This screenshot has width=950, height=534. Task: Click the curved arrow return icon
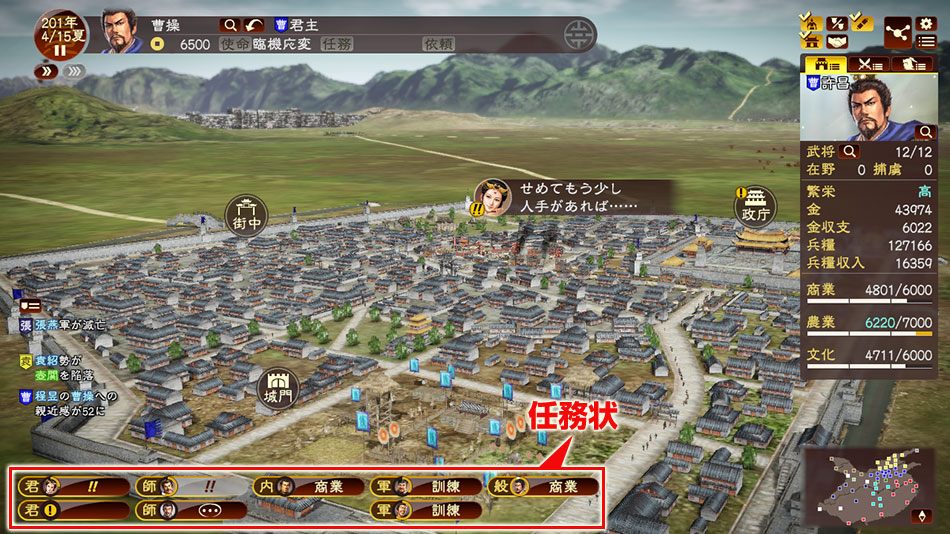click(254, 24)
